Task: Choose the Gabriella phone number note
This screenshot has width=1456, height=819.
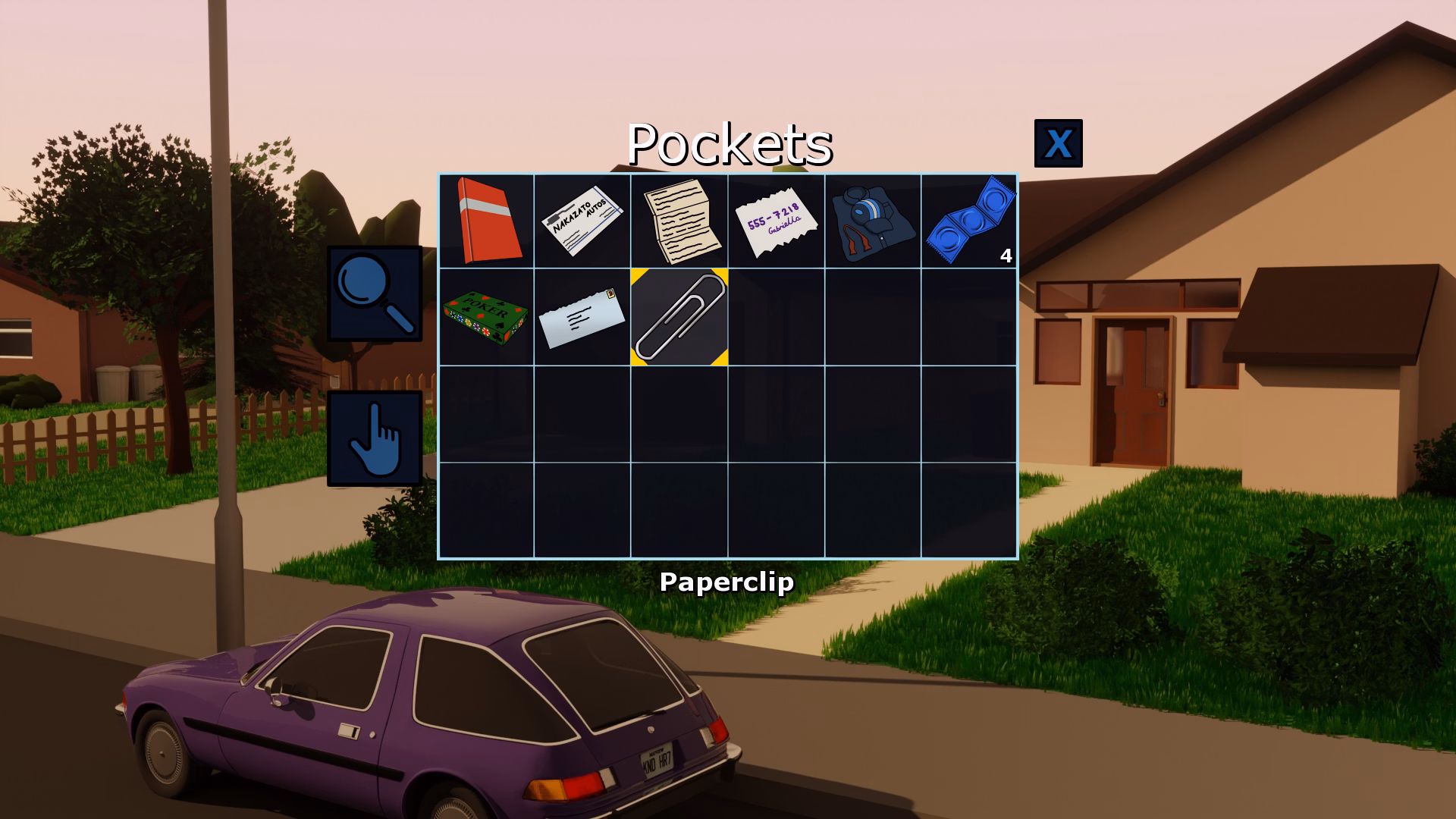Action: [x=776, y=222]
